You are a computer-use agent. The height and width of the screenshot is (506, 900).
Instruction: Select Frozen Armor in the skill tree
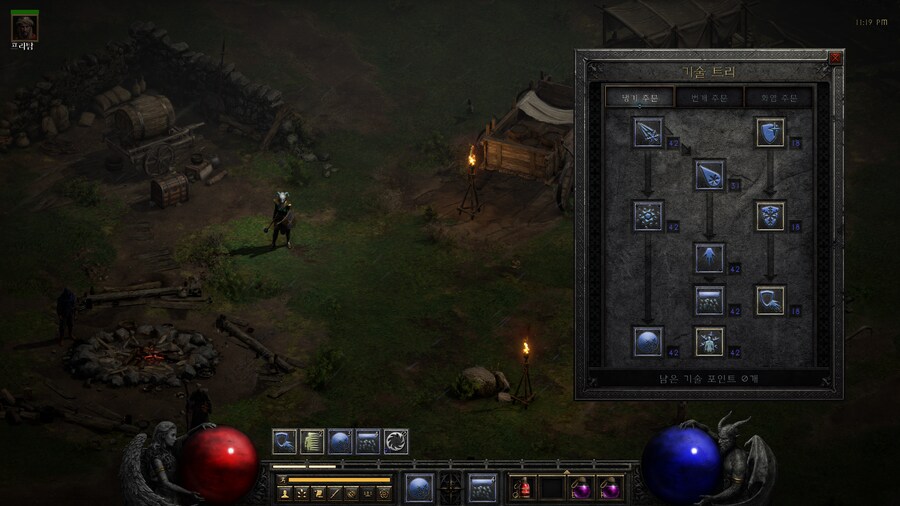tap(770, 131)
